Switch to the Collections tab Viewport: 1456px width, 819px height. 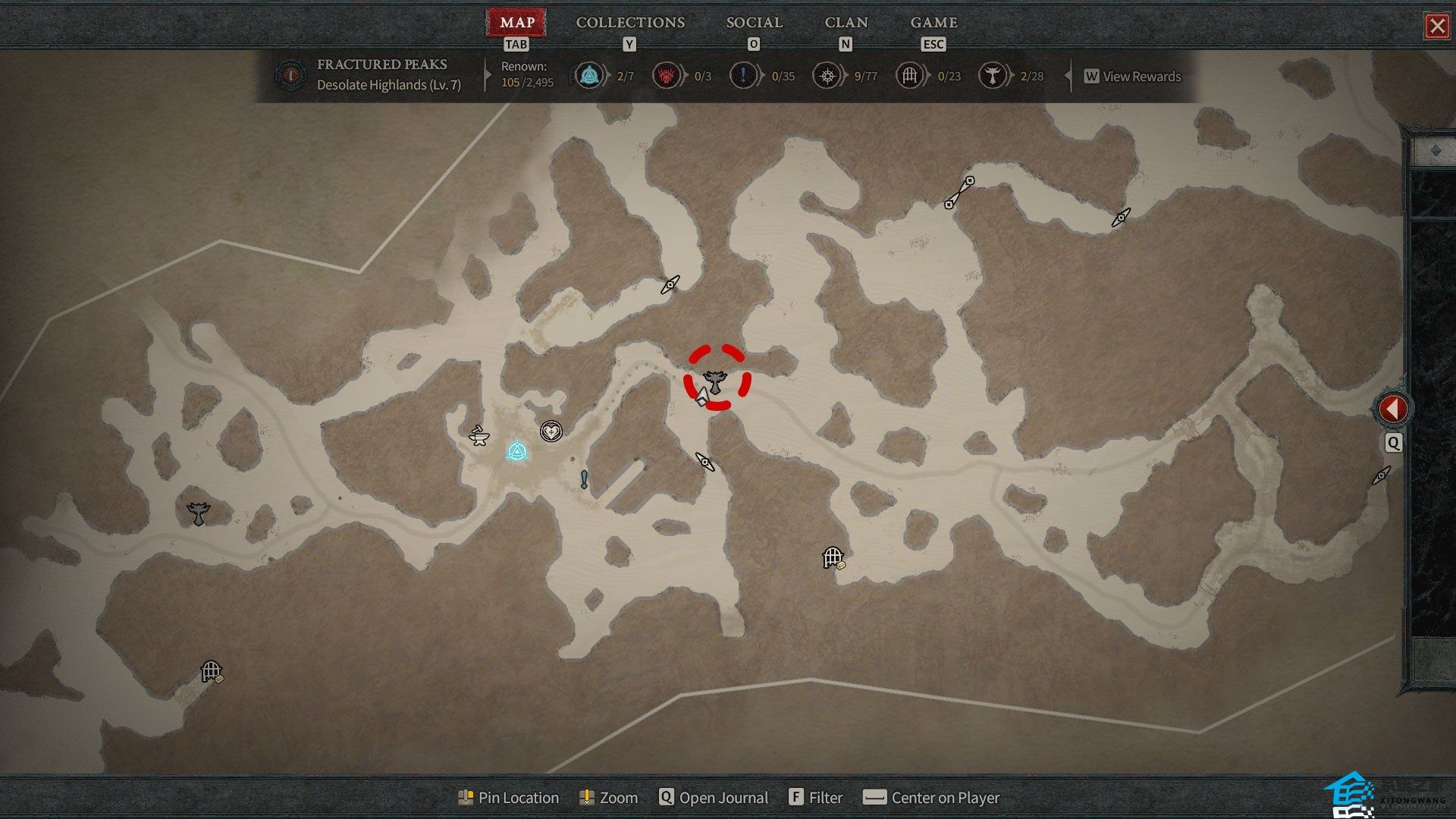630,23
